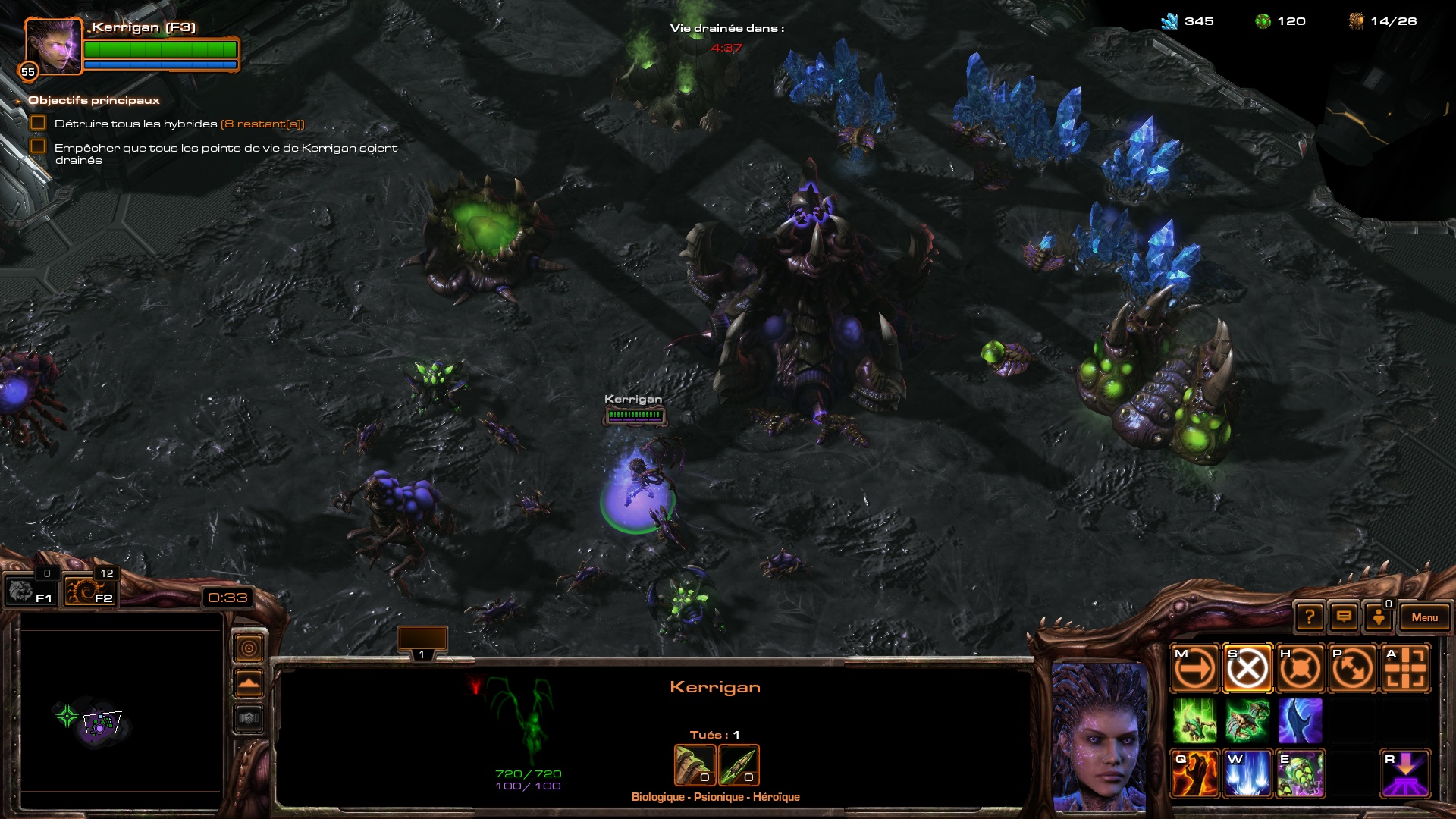
Task: Open the chat message log
Action: pos(1344,617)
